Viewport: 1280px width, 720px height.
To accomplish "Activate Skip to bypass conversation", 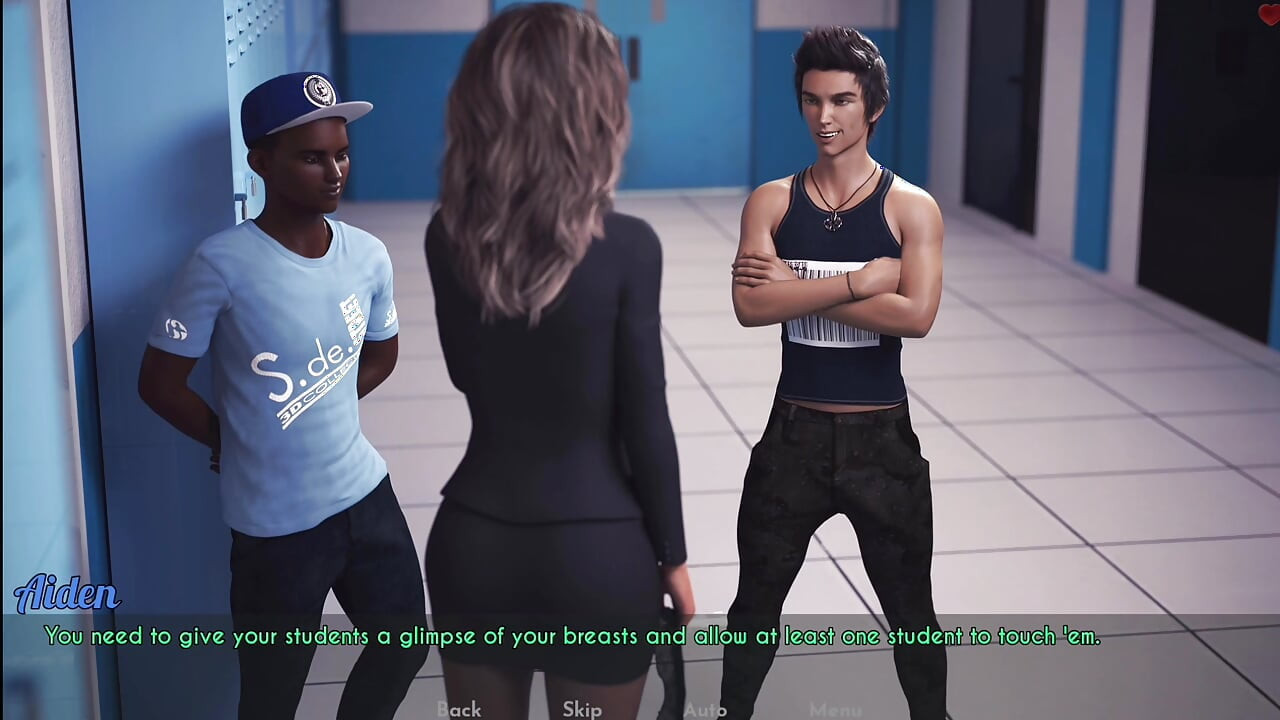I will tap(581, 708).
